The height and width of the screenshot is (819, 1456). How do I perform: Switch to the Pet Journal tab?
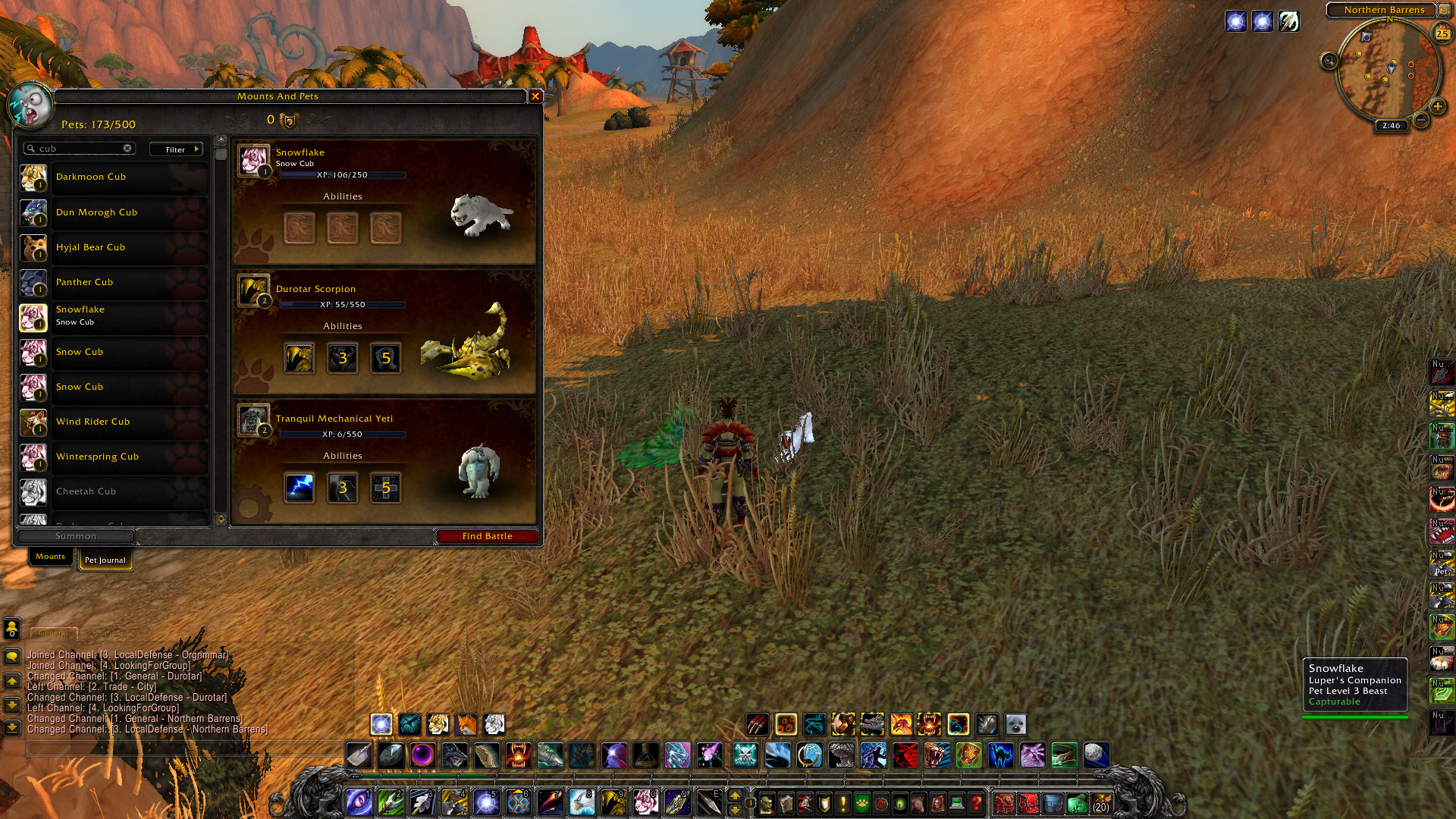click(105, 560)
